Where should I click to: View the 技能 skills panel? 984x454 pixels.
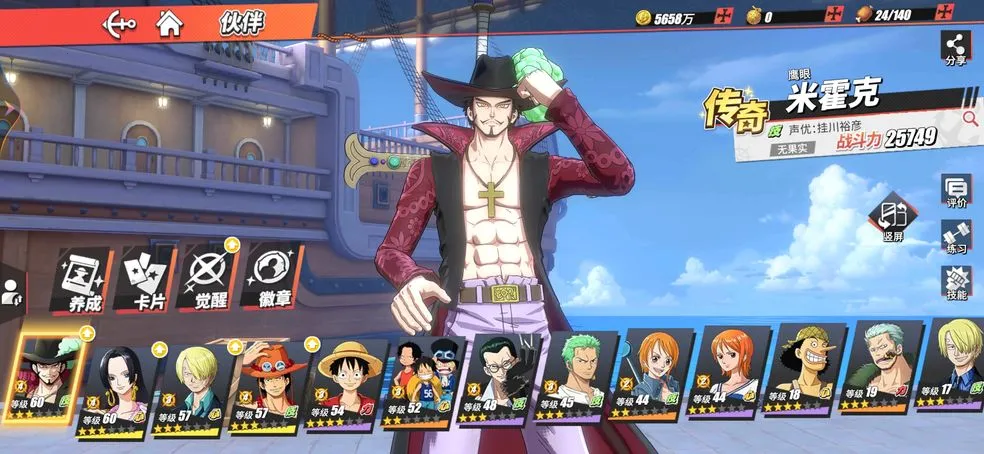956,285
